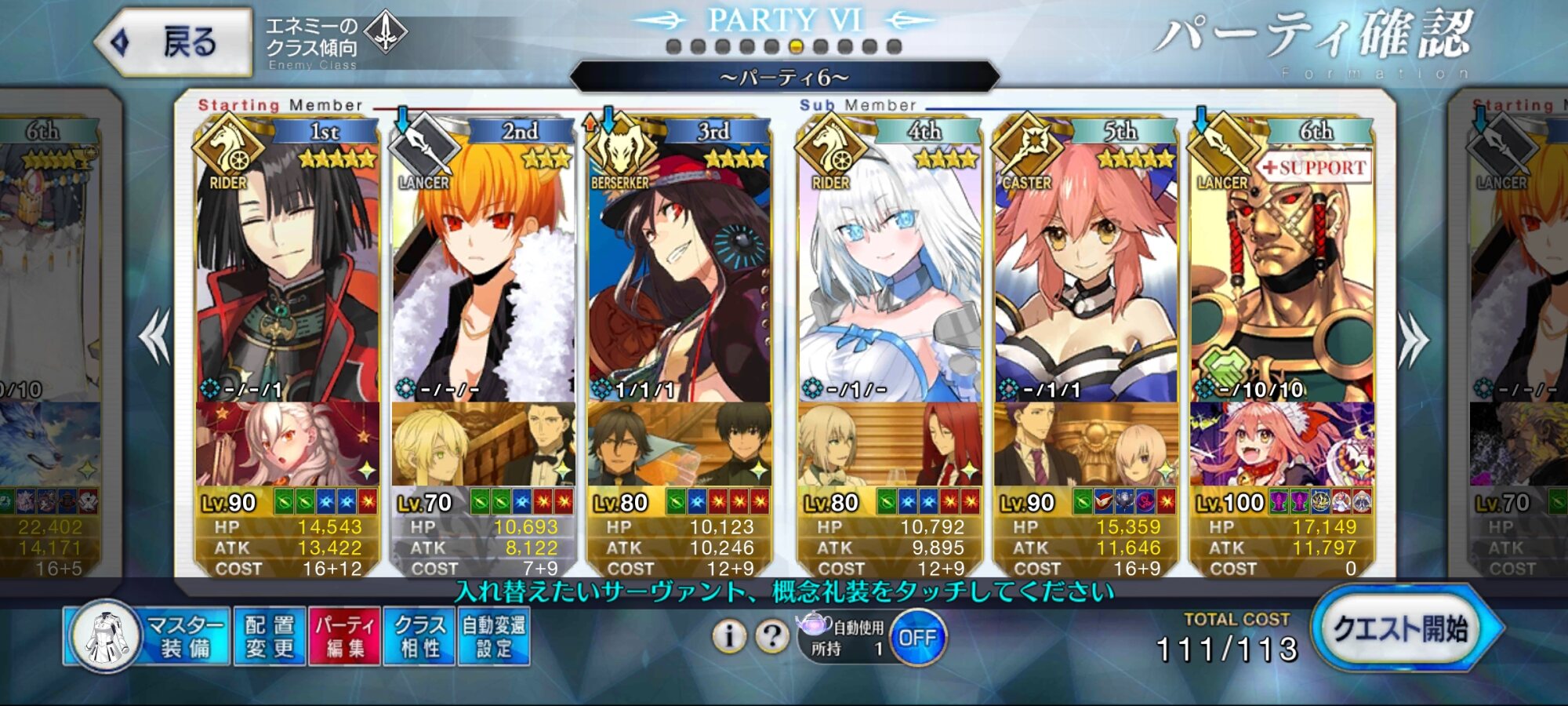The width and height of the screenshot is (1568, 706).
Task: Choose the craft essence under 1st slot
Action: [287, 444]
